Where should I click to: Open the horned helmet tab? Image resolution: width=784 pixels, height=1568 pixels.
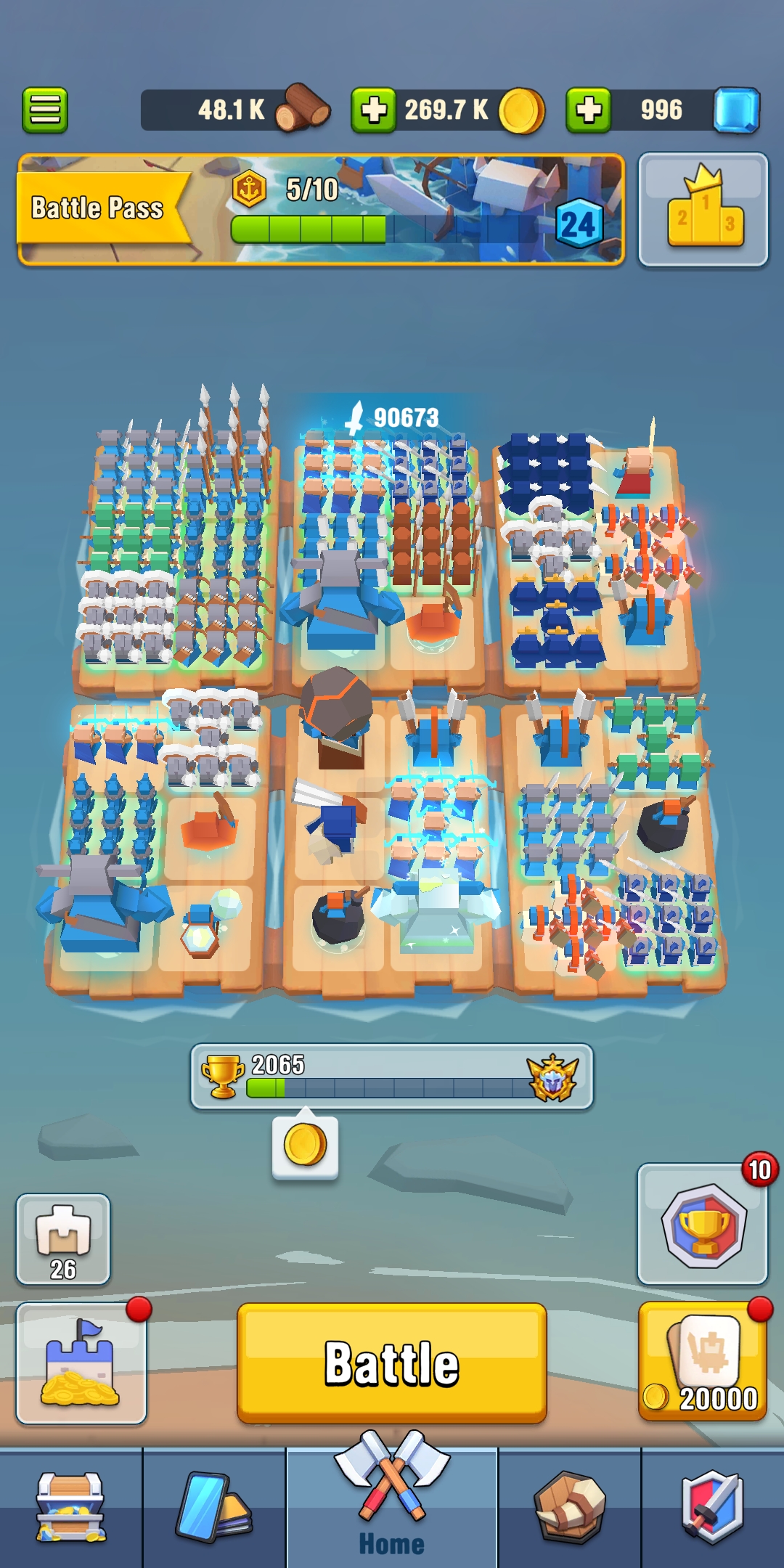[569, 1507]
